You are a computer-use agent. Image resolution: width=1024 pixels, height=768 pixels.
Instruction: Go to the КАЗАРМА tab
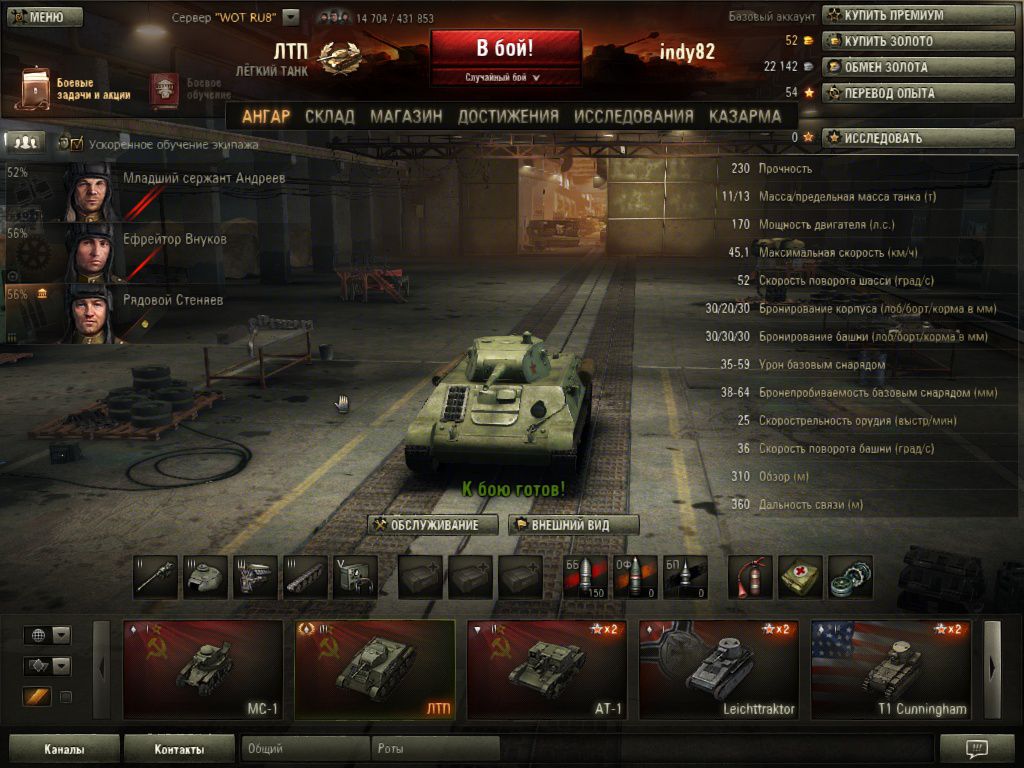coord(745,116)
